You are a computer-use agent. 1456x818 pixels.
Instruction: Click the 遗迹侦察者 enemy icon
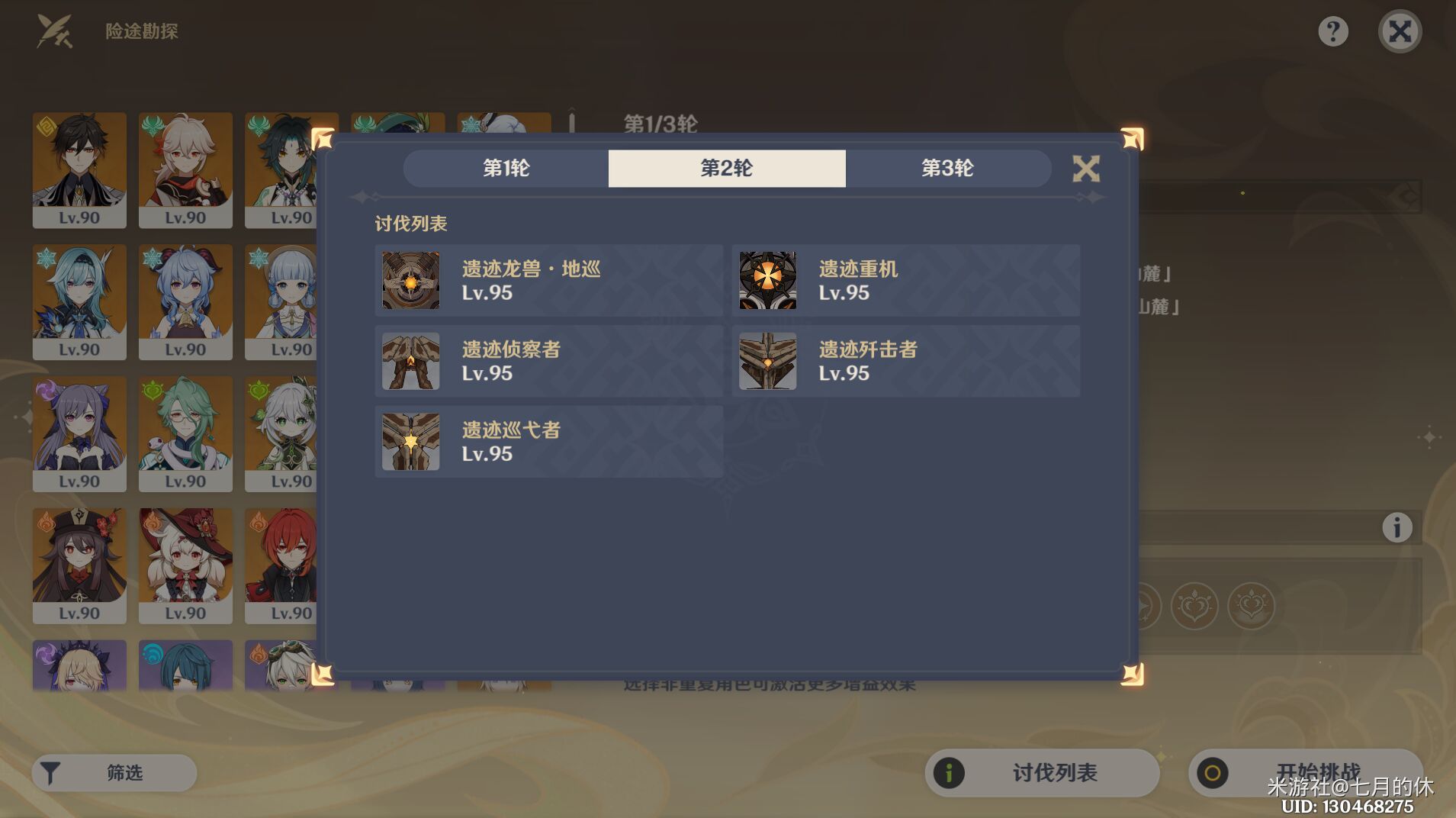410,360
